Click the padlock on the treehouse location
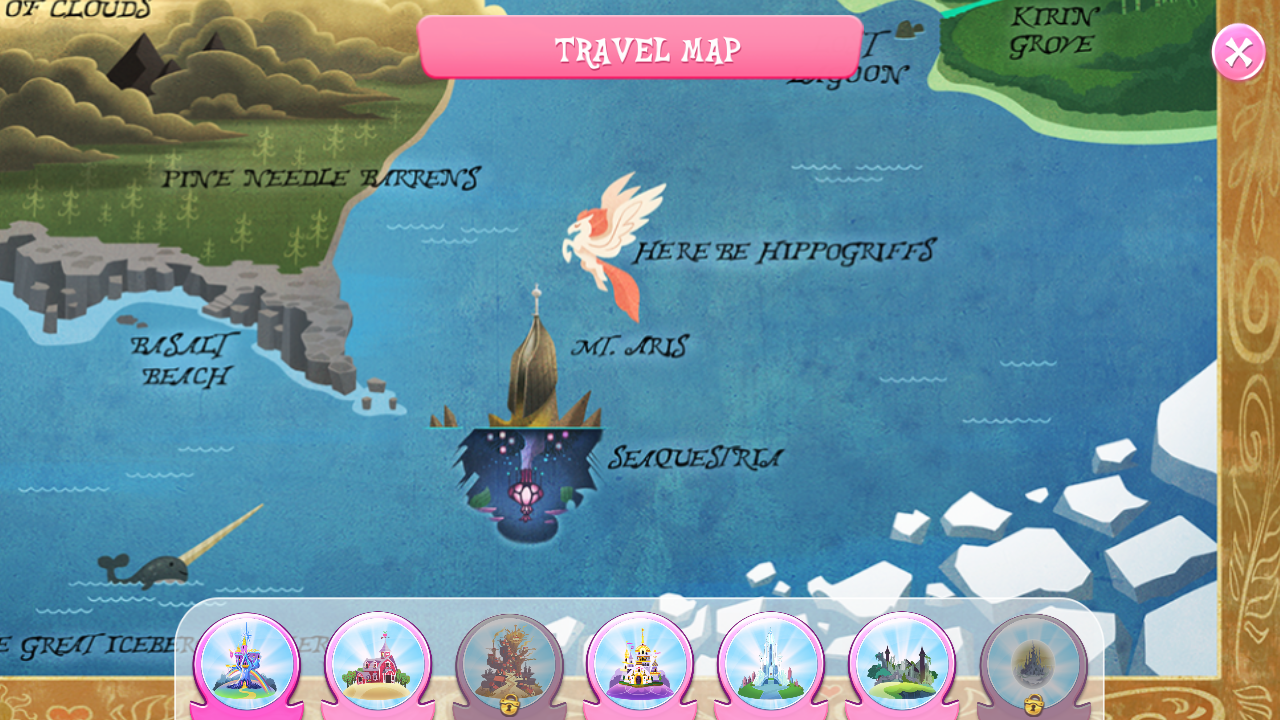The height and width of the screenshot is (720, 1280). pos(507,704)
